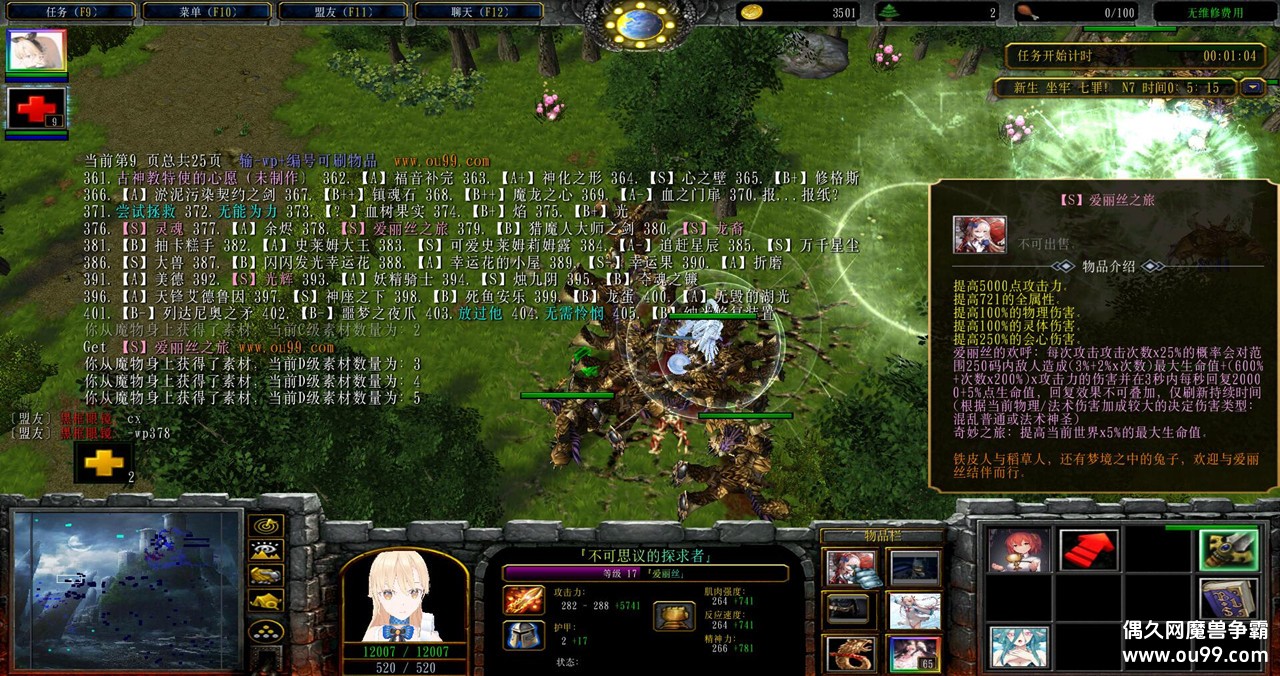Click the green-highlighted sword attack command
1280x676 pixels.
pos(1229,550)
